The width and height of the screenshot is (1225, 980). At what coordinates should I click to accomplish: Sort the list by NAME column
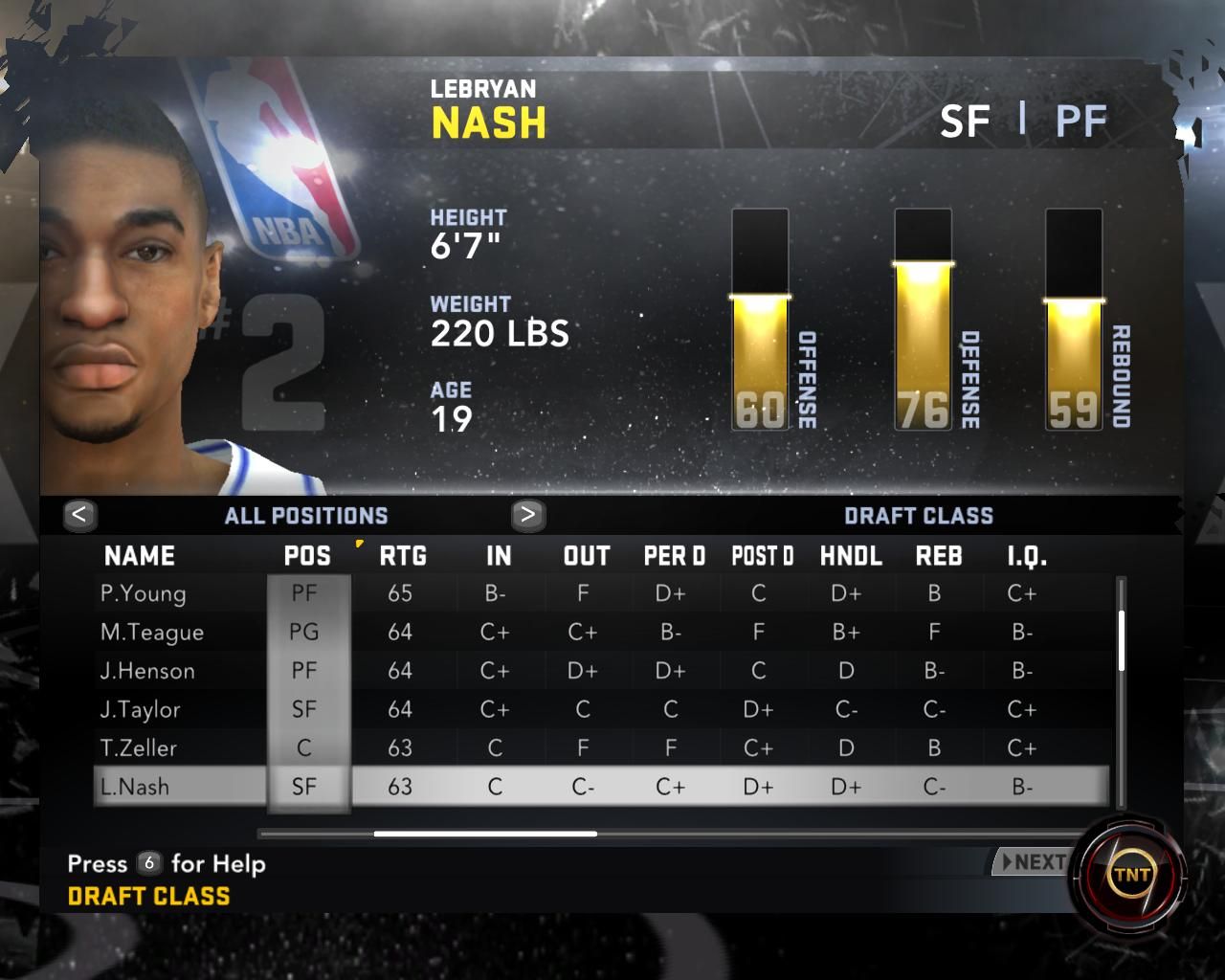[x=140, y=556]
